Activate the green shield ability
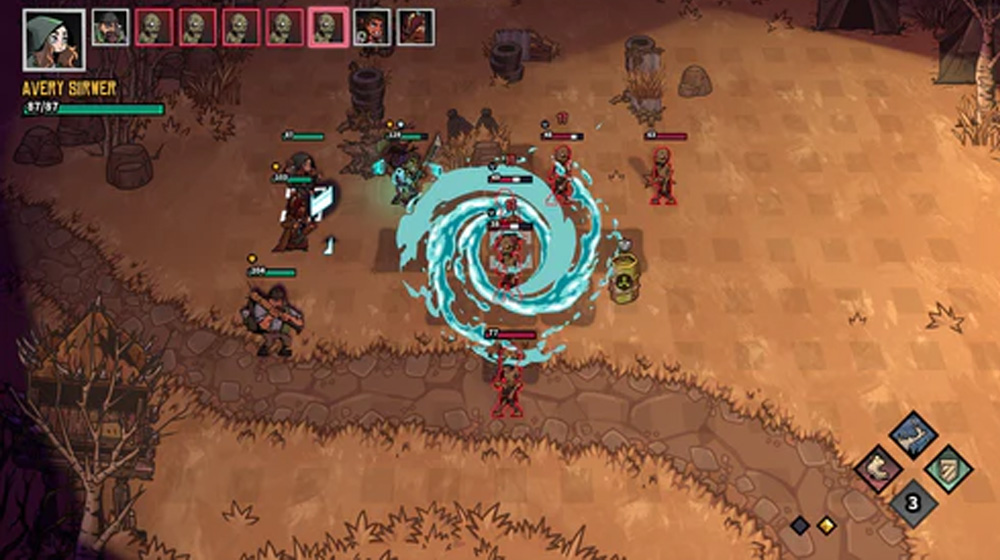Viewport: 1000px width, 560px height. [947, 468]
